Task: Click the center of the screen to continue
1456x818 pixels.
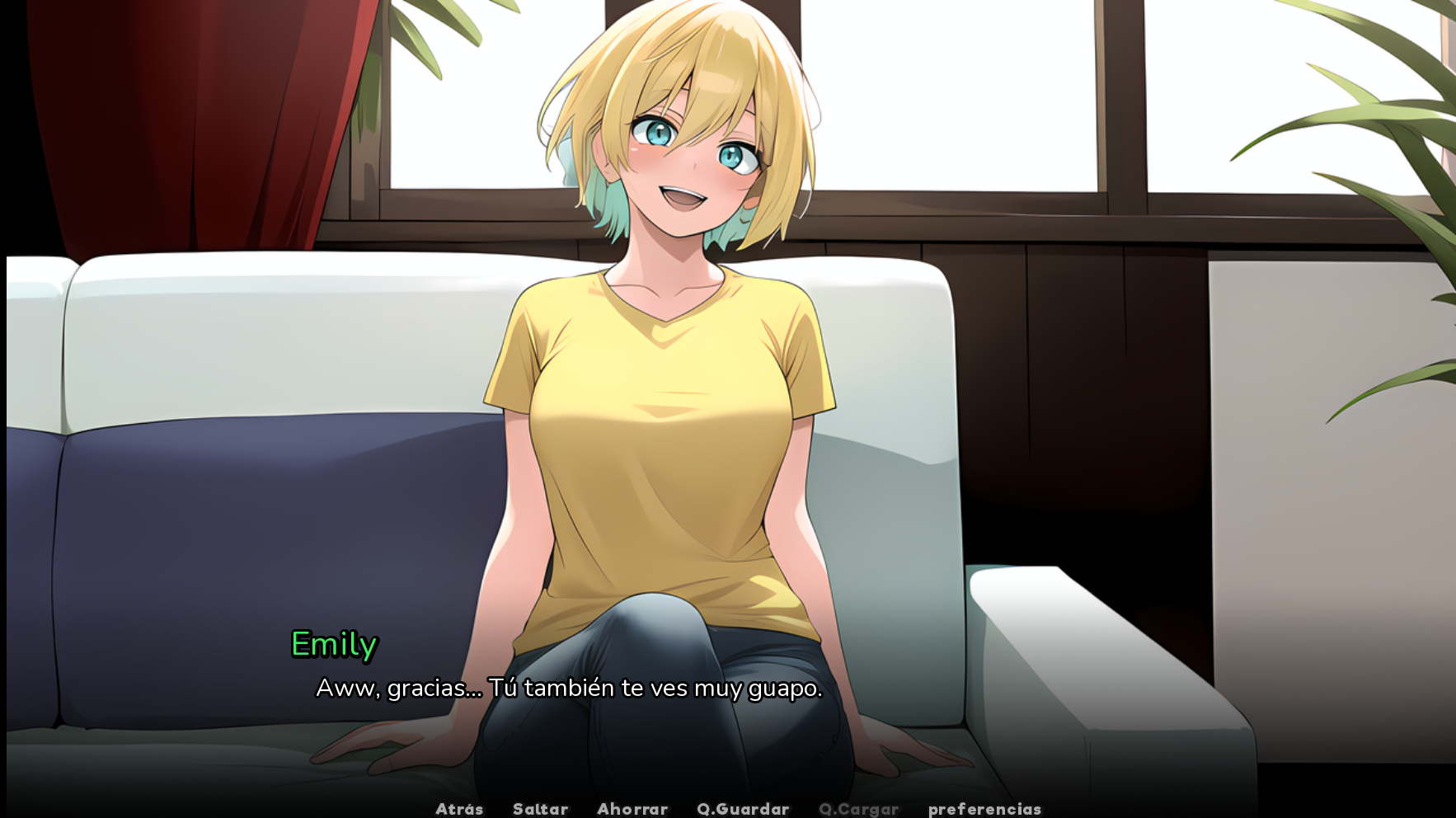Action: [x=728, y=409]
